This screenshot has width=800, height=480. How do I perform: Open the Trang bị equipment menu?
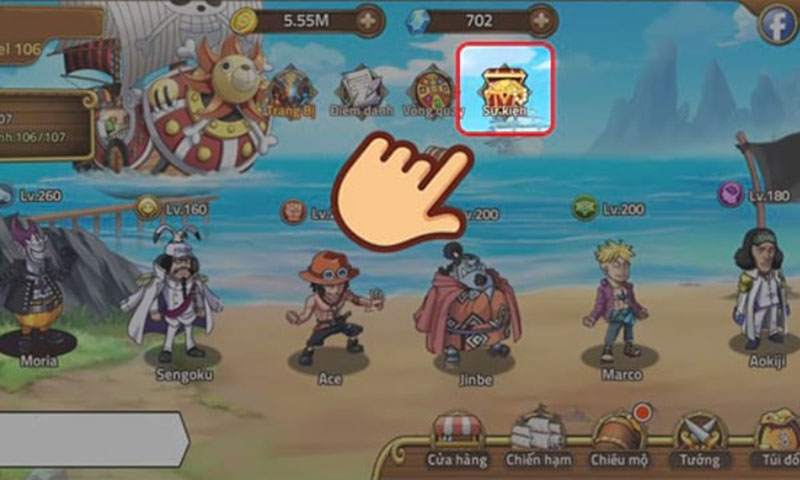290,91
